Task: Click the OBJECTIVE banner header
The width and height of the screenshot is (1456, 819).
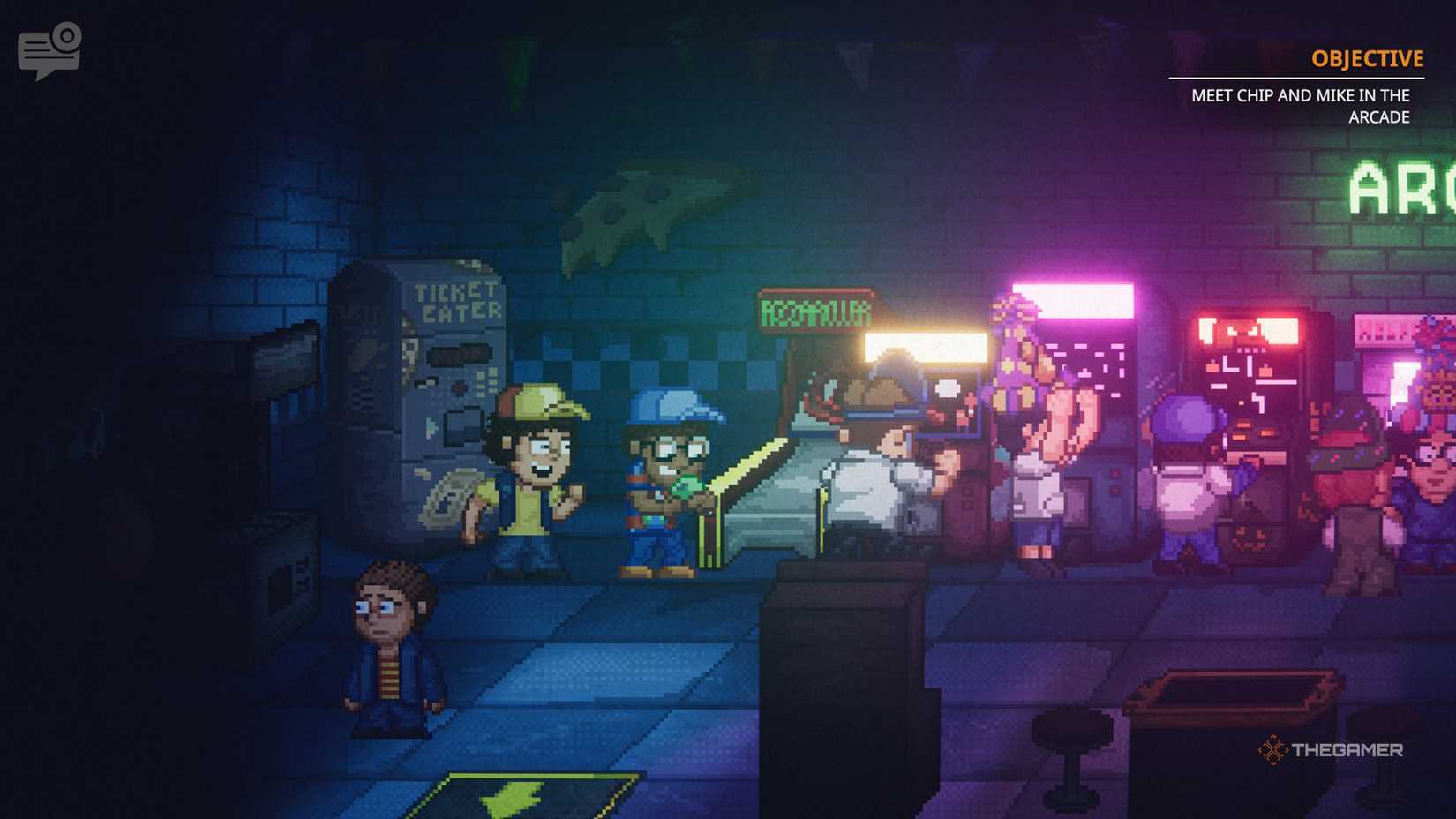Action: click(1366, 58)
